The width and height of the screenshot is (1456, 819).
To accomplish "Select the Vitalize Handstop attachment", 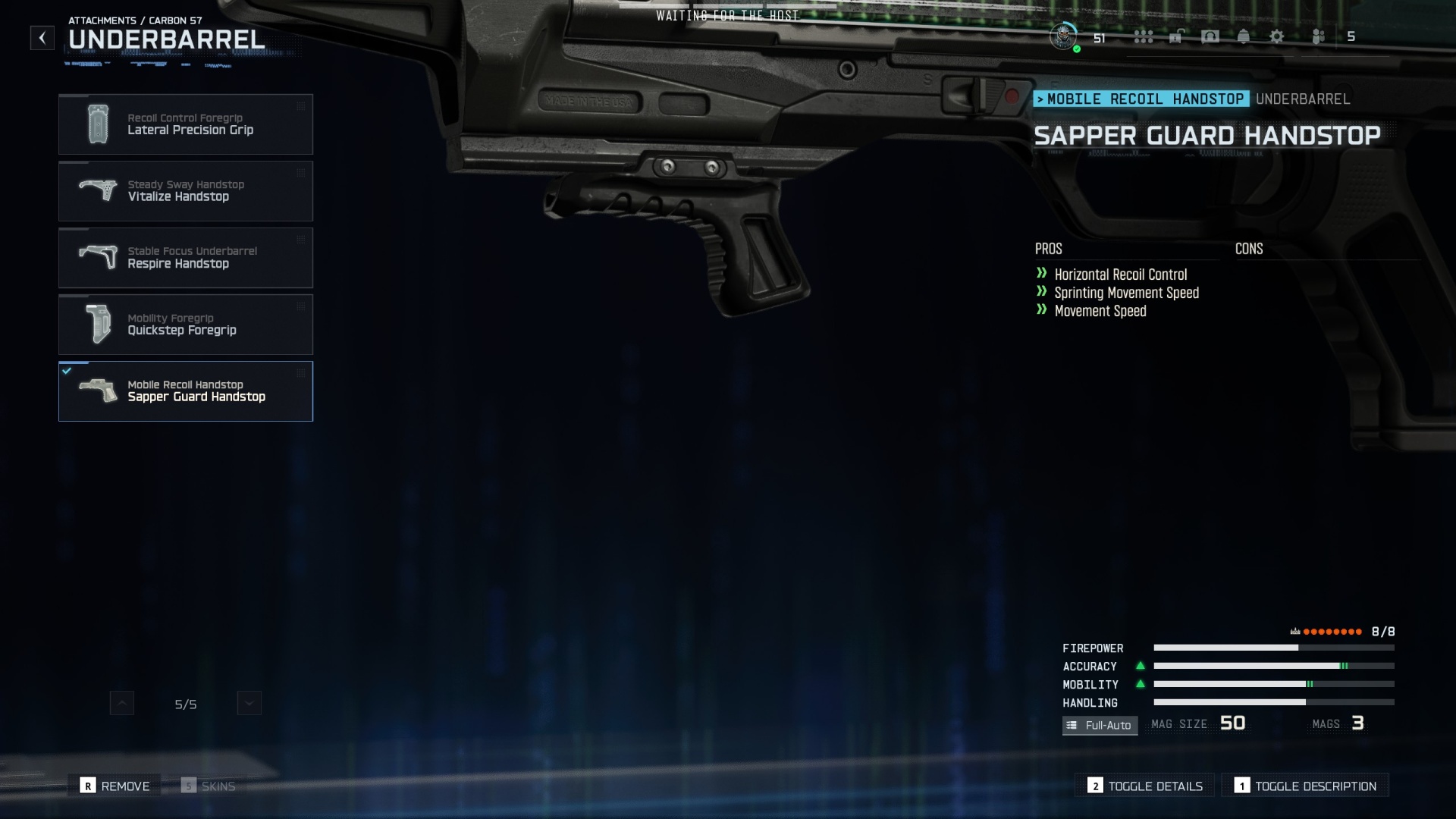I will 186,191.
